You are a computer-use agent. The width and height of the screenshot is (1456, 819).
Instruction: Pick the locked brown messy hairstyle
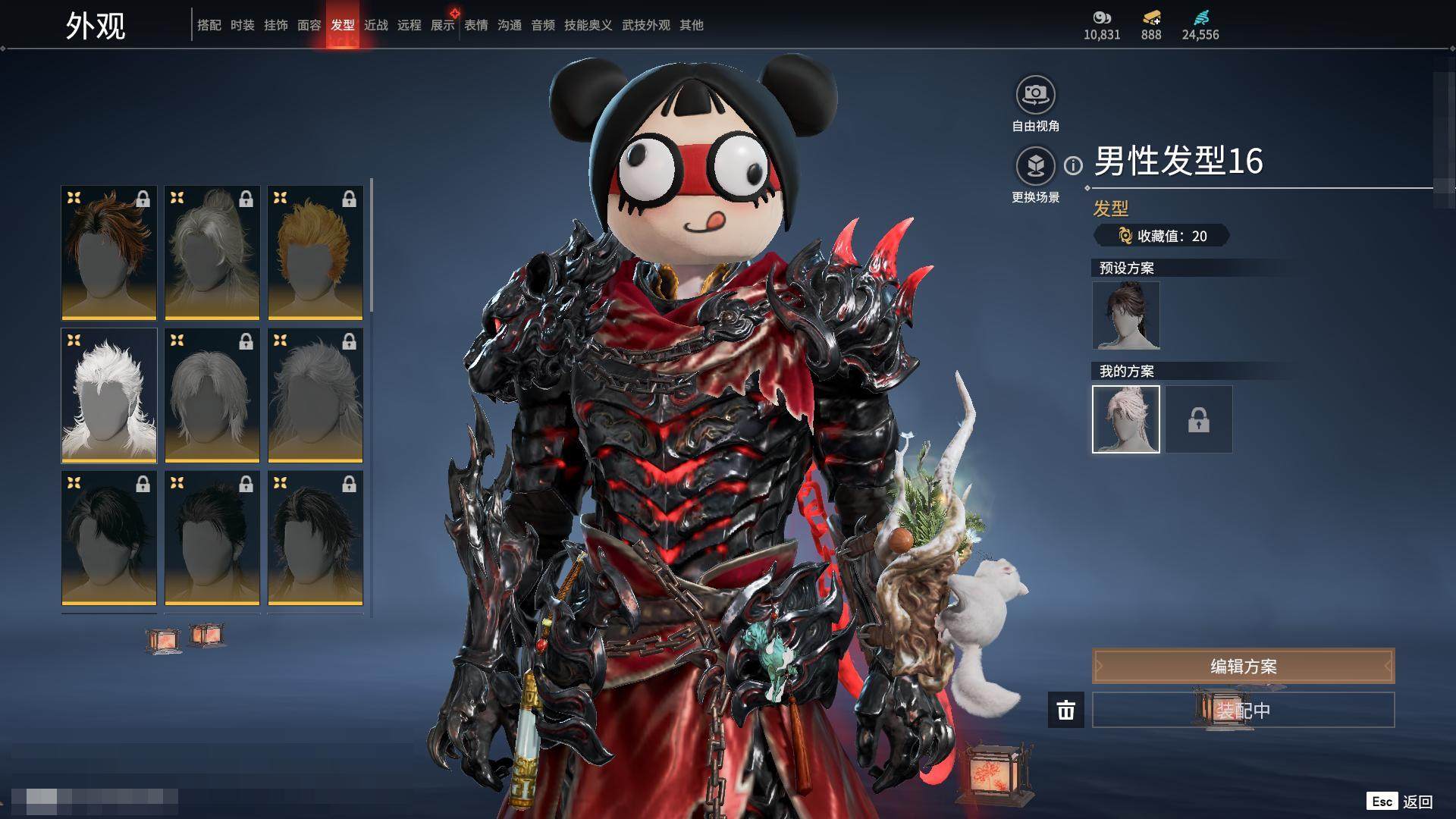click(109, 253)
